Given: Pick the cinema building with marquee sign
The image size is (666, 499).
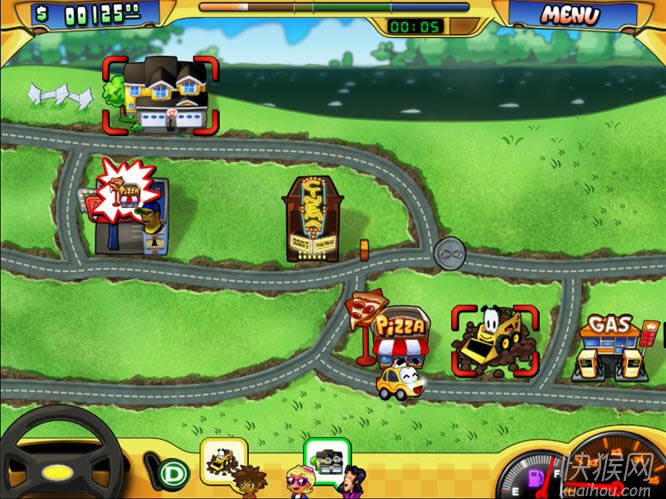Looking at the screenshot, I should 312,220.
